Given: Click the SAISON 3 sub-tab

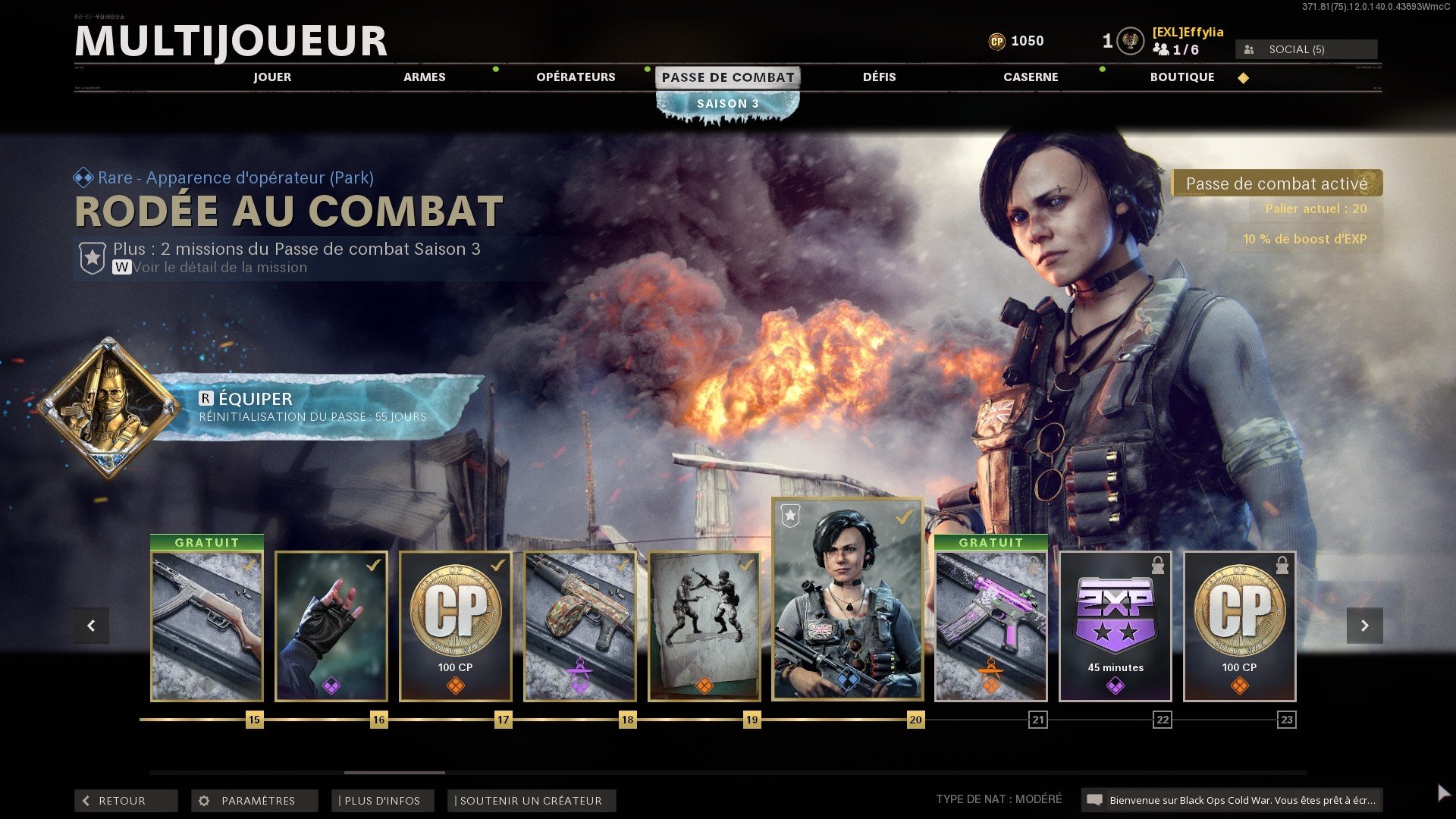Looking at the screenshot, I should [727, 104].
